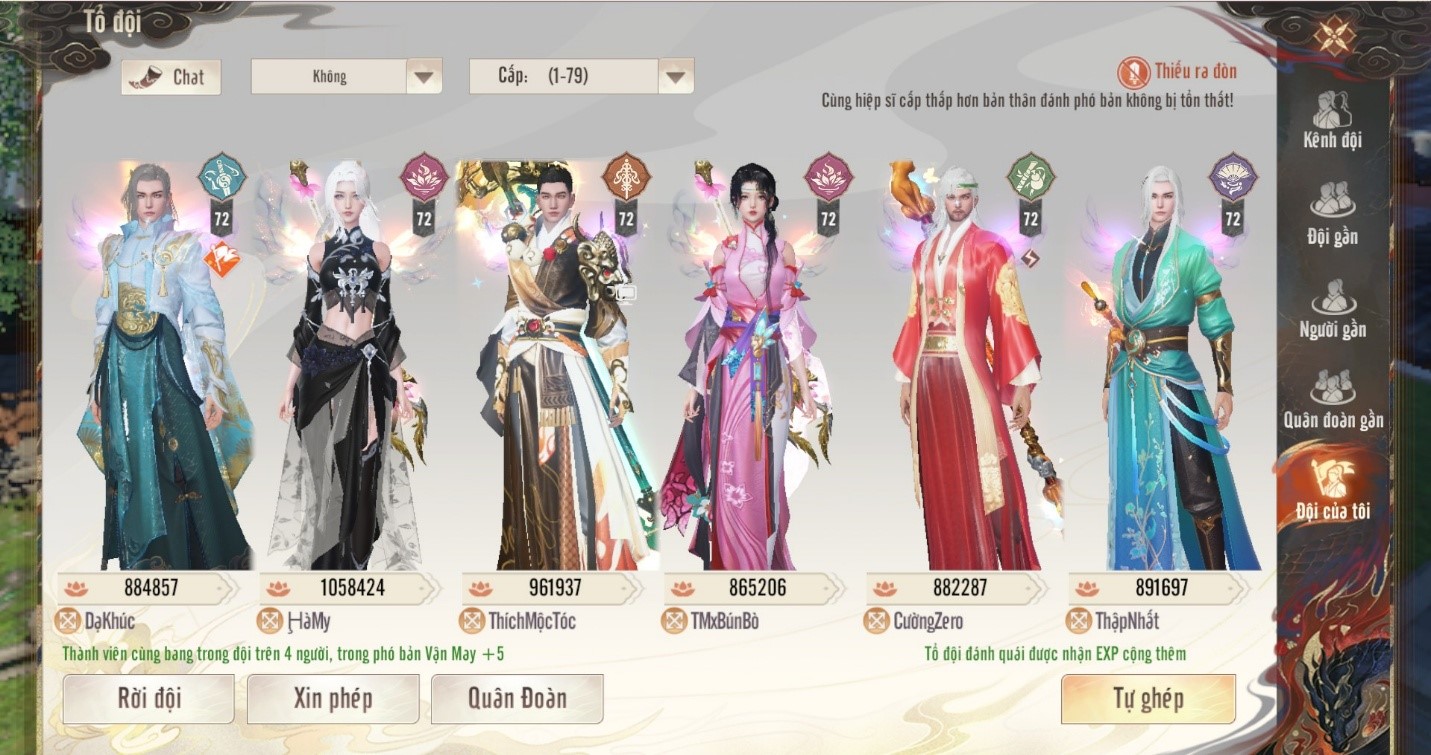Open the Quân Đoàn button
1431x755 pixels.
(516, 698)
